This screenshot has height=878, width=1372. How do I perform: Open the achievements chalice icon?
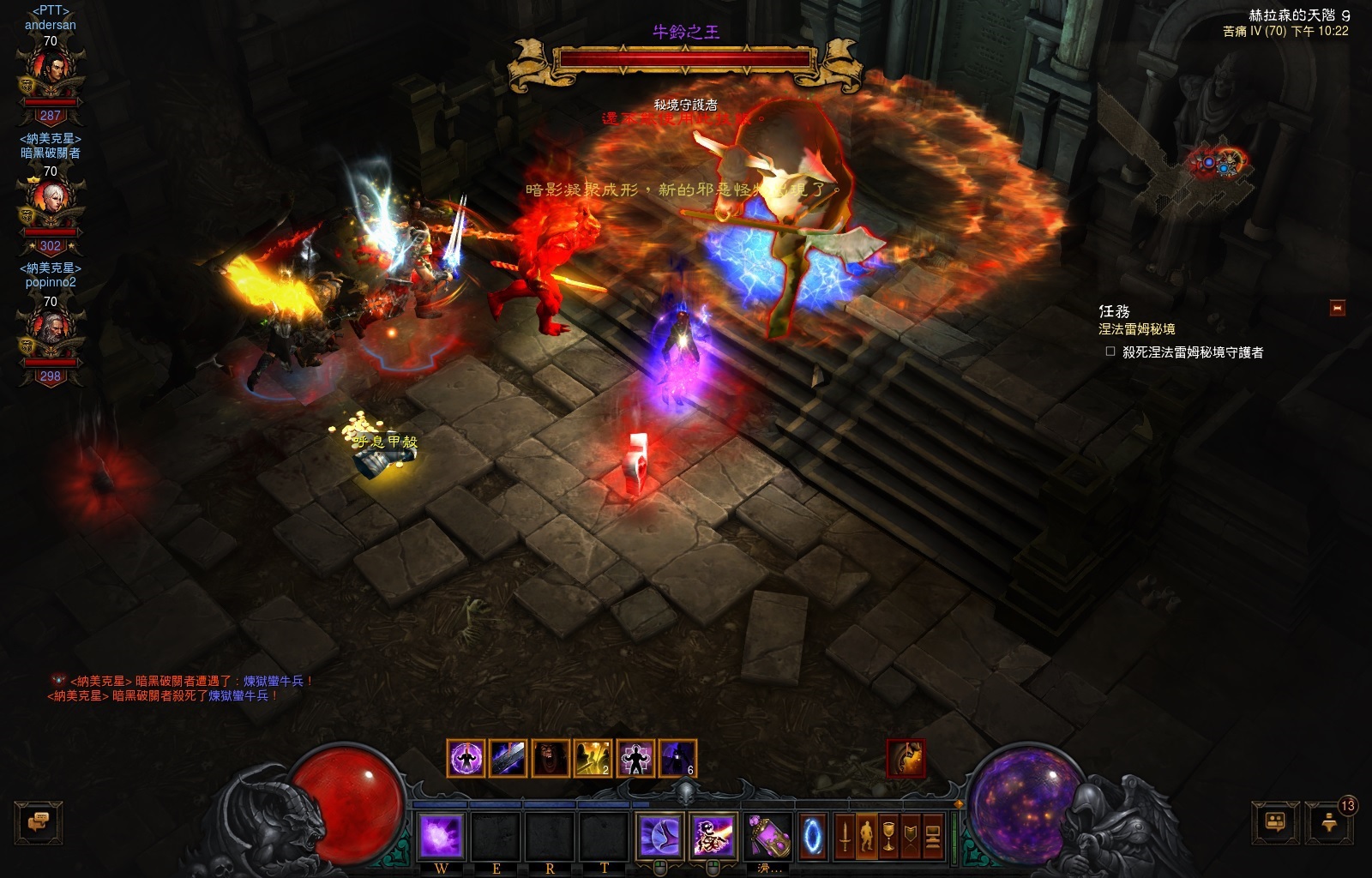(889, 836)
